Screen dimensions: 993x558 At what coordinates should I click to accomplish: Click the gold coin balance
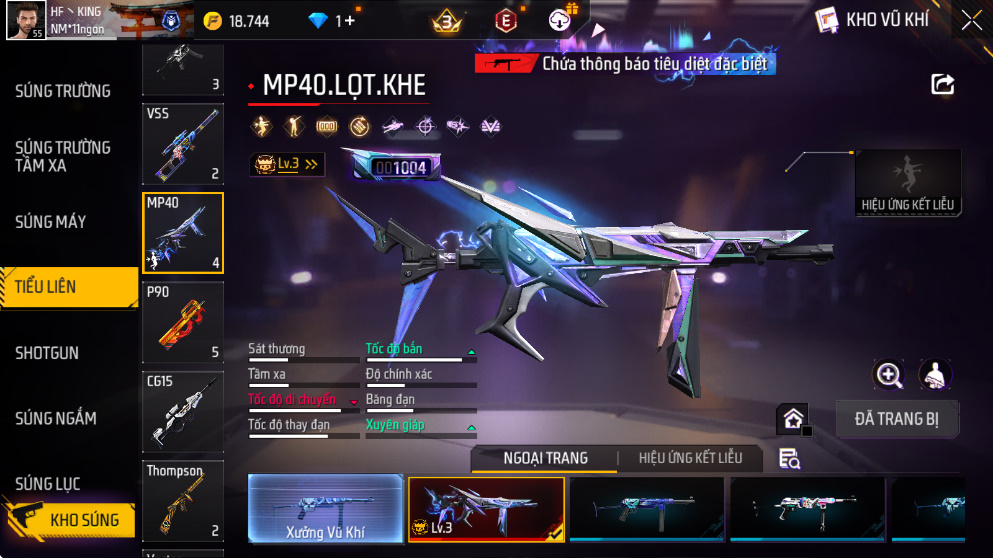coord(236,21)
